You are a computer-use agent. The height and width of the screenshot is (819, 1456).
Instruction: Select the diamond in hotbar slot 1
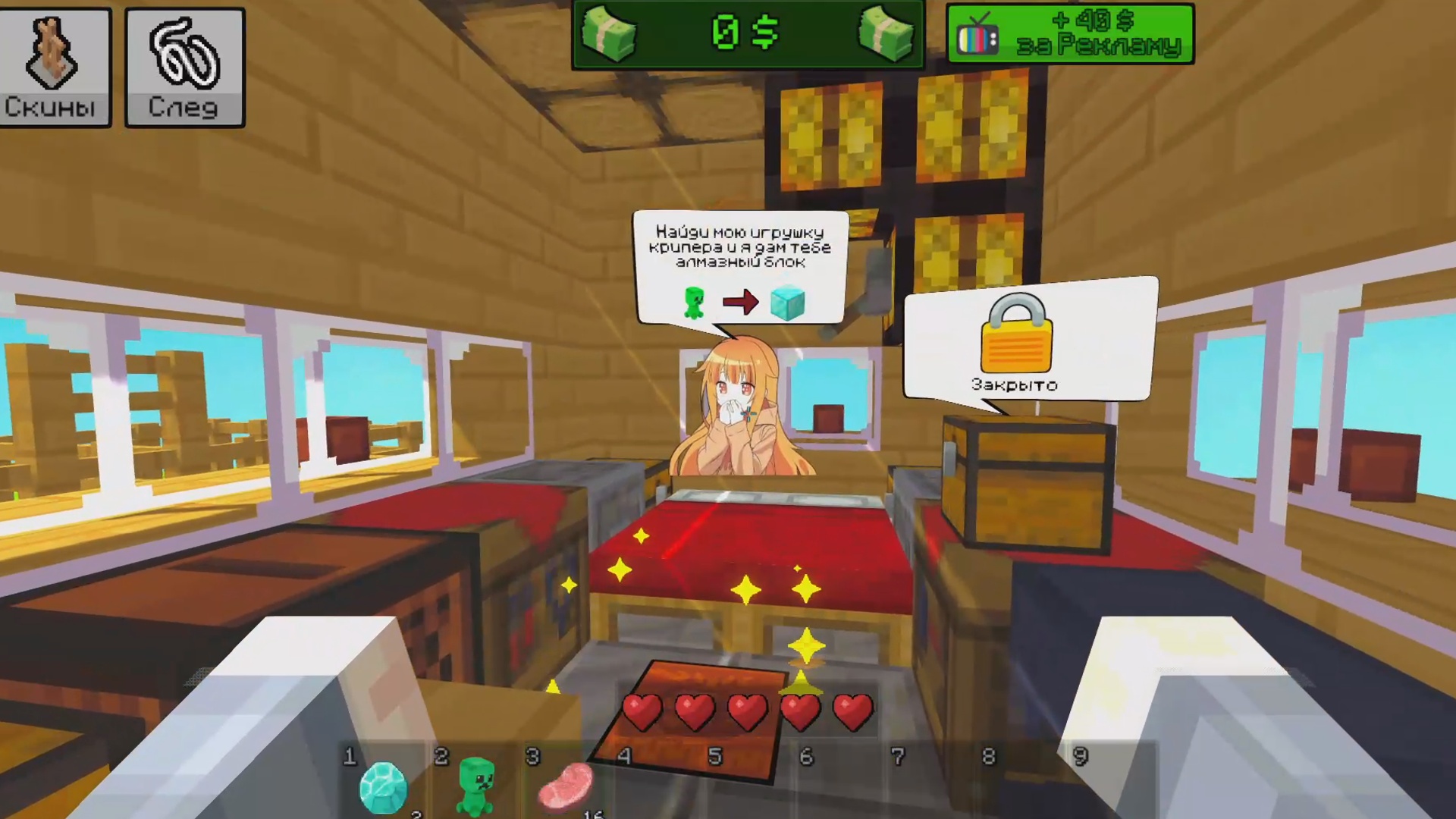[x=383, y=787]
